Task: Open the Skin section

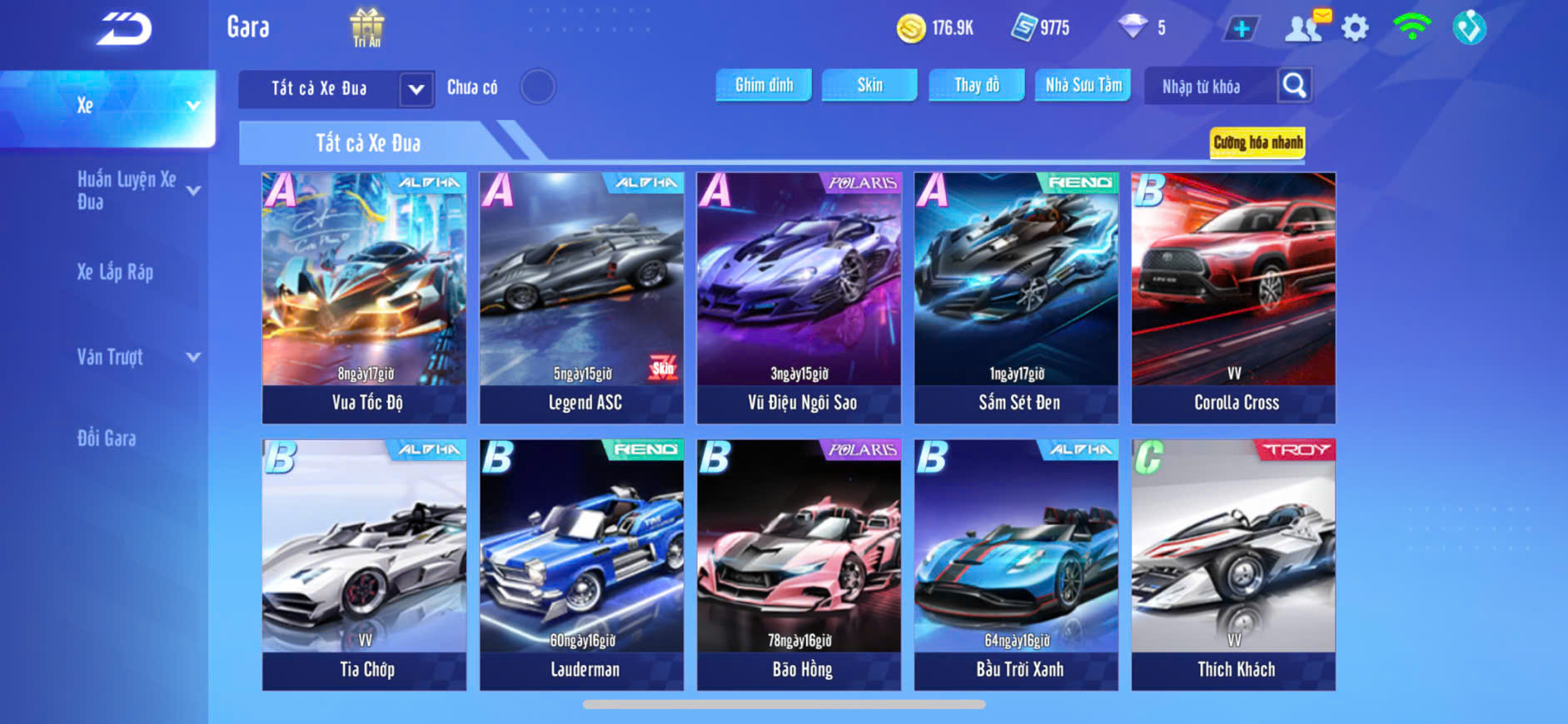Action: pyautogui.click(x=869, y=85)
